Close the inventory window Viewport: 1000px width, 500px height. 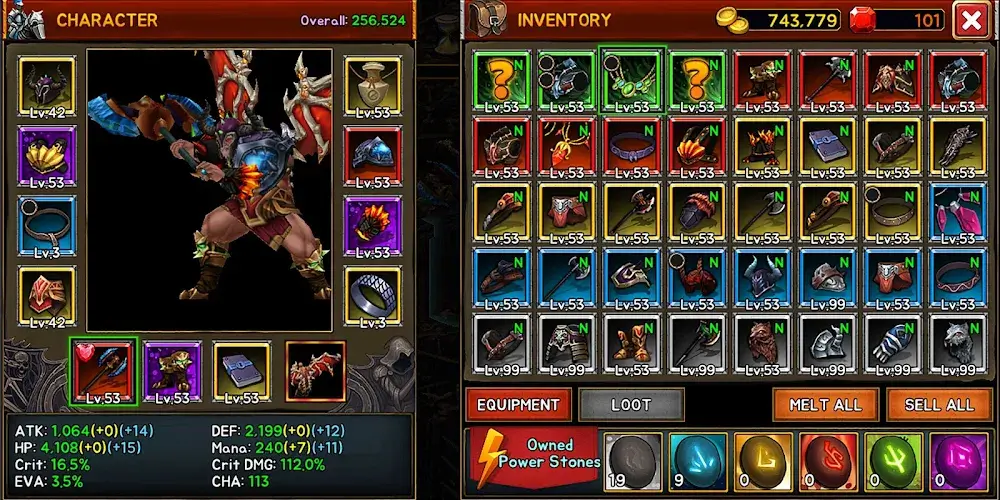point(970,20)
